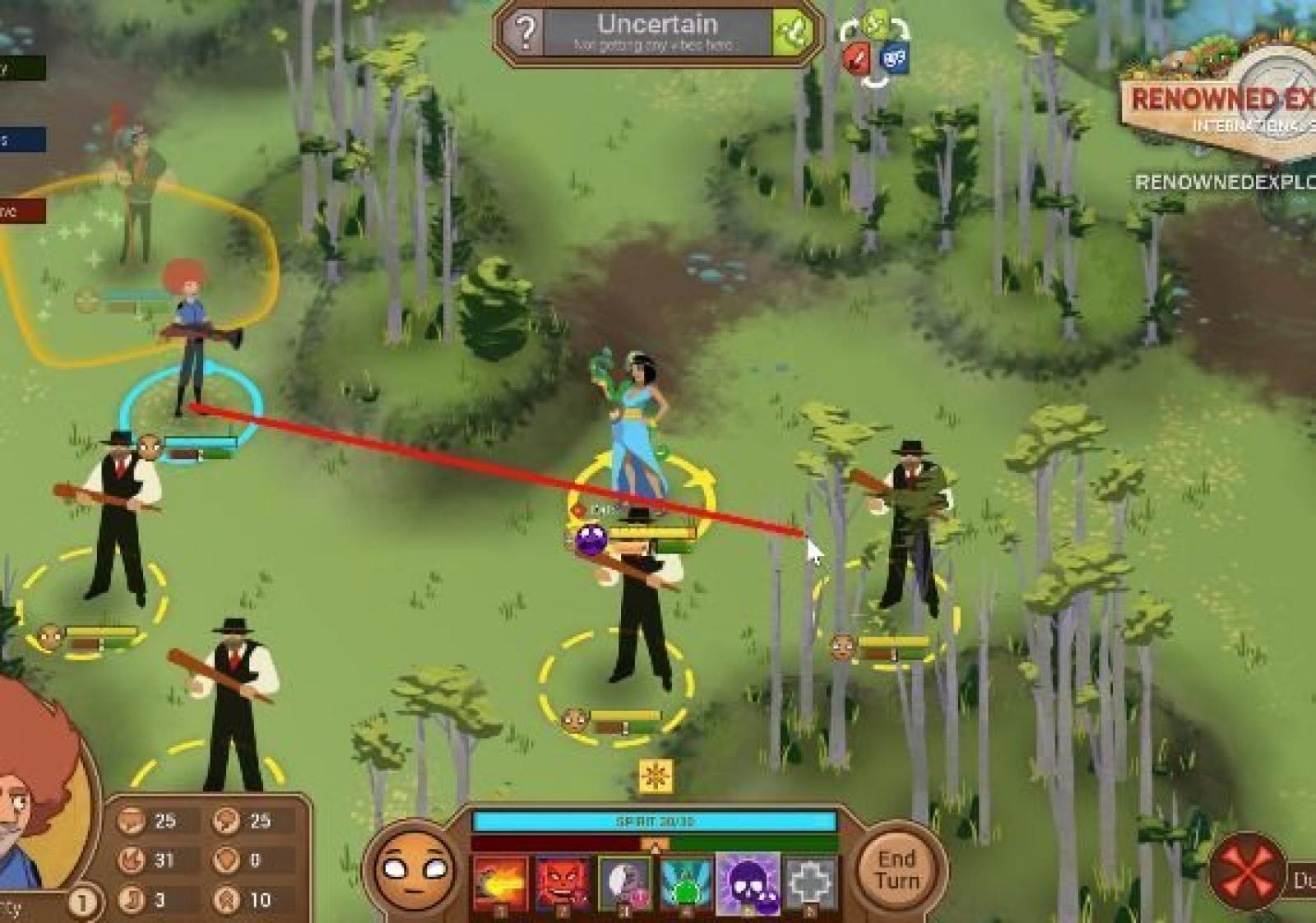Select the grey cross ability slot
The image size is (1316, 923).
810,884
